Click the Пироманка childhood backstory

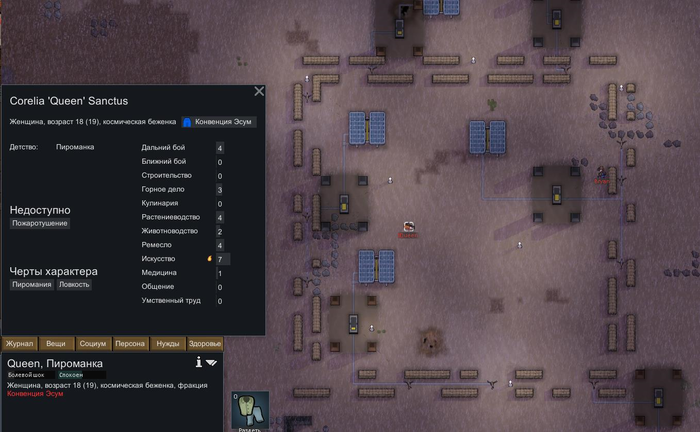pos(76,148)
